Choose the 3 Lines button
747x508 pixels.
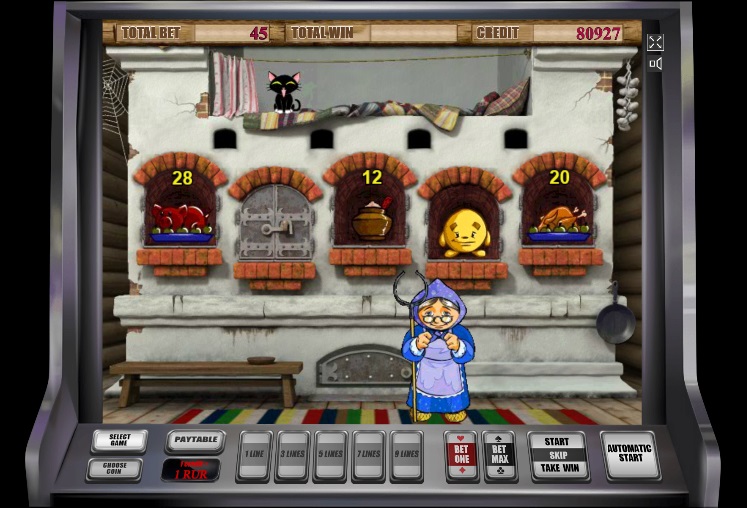click(x=292, y=456)
